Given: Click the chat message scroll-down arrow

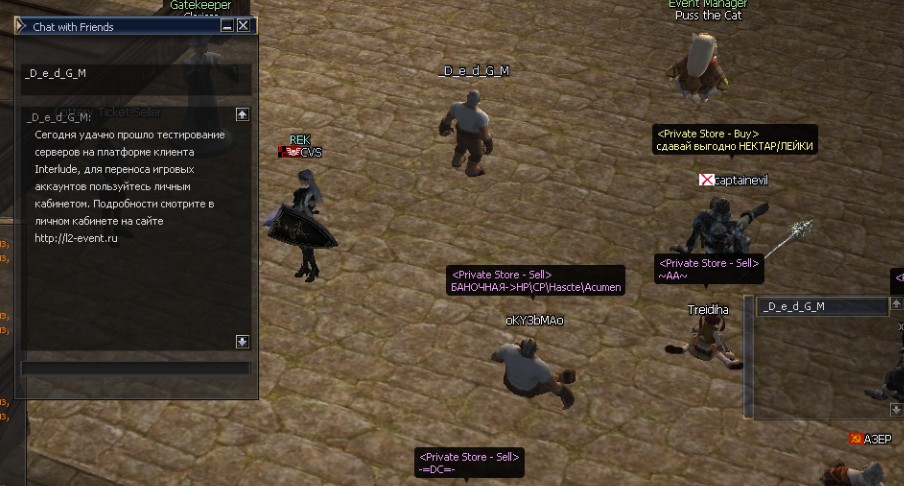Looking at the screenshot, I should click(242, 341).
